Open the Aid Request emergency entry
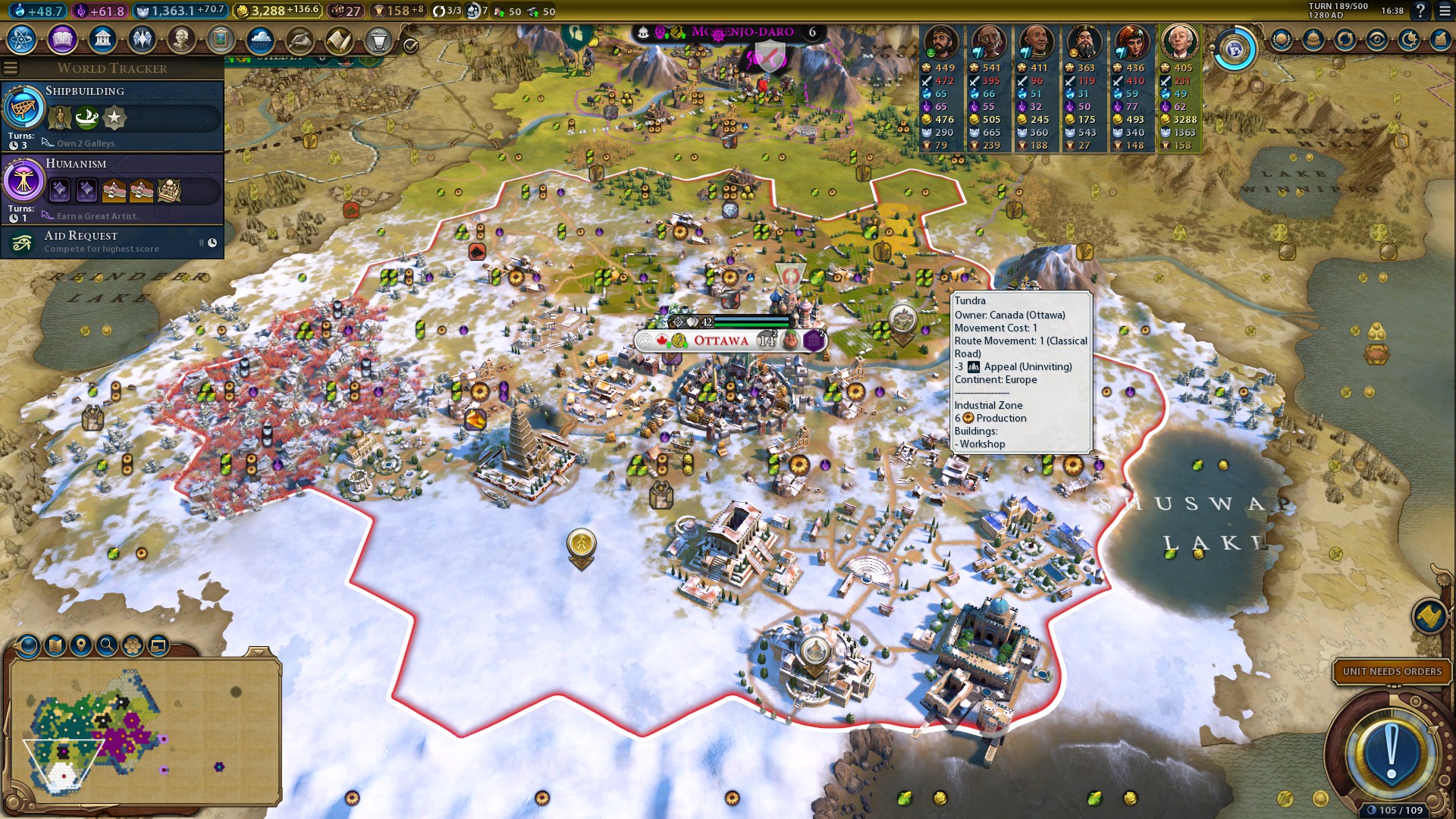This screenshot has width=1456, height=819. pos(112,242)
